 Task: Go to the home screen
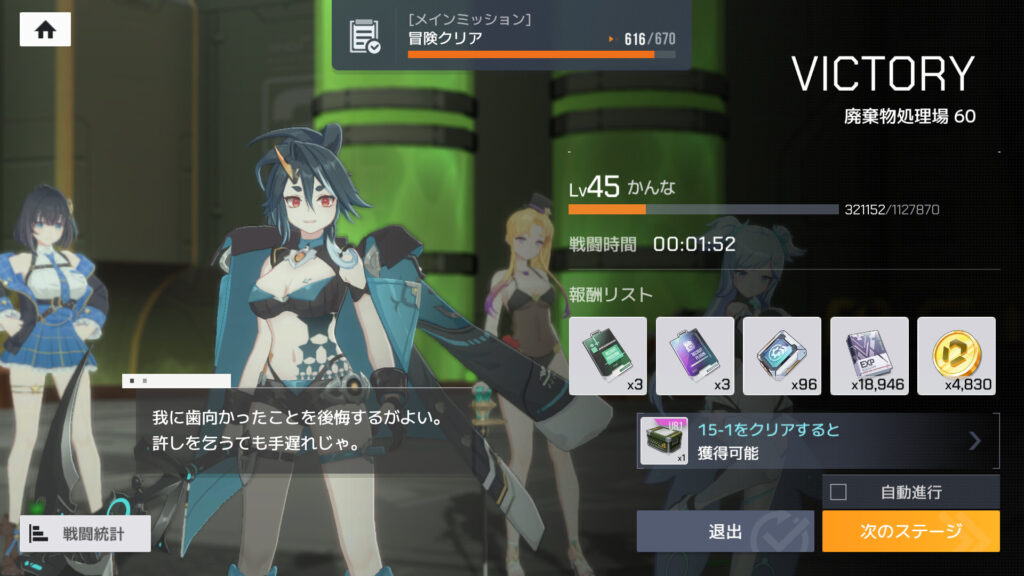45,29
